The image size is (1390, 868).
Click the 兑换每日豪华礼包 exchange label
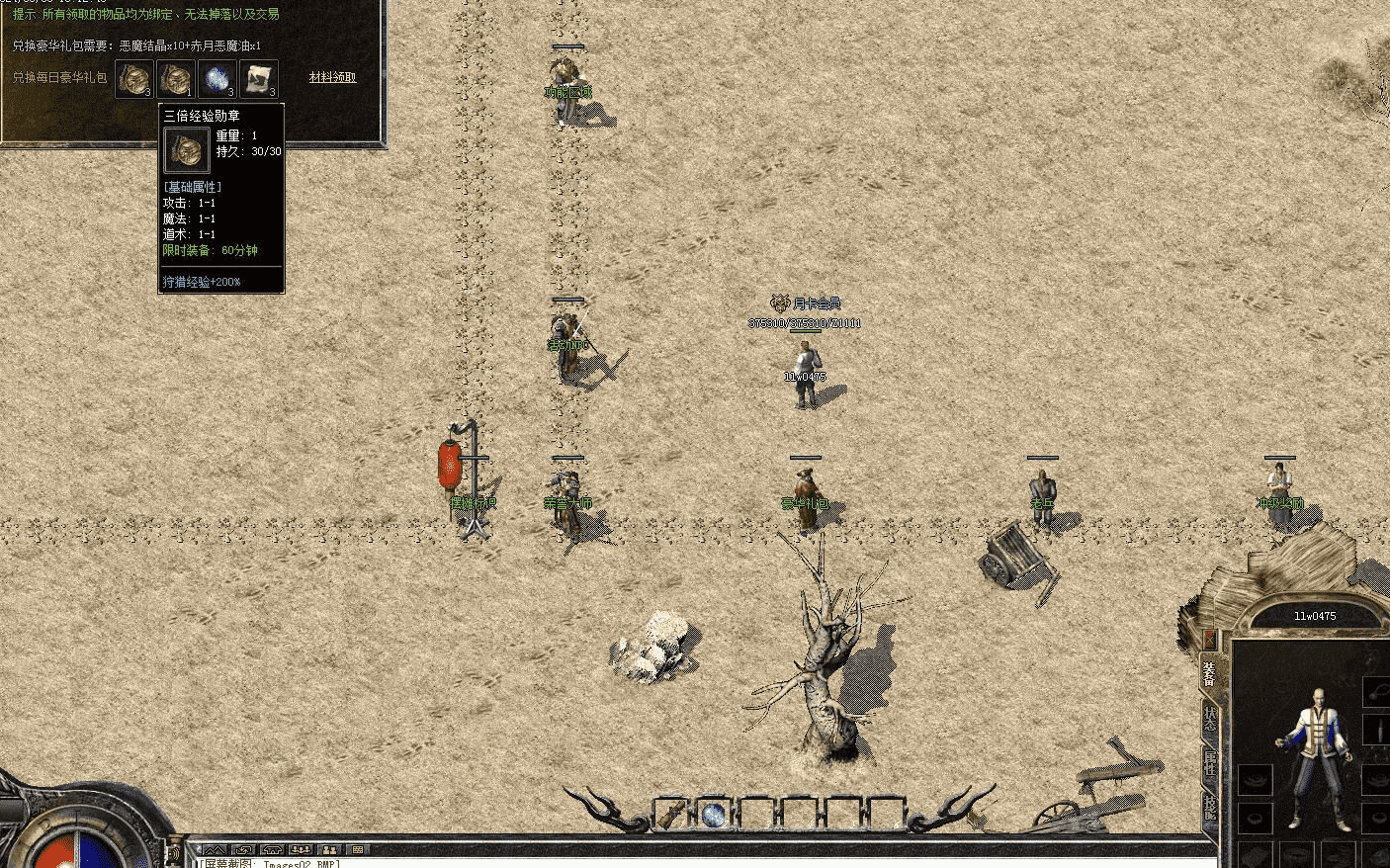(x=59, y=77)
